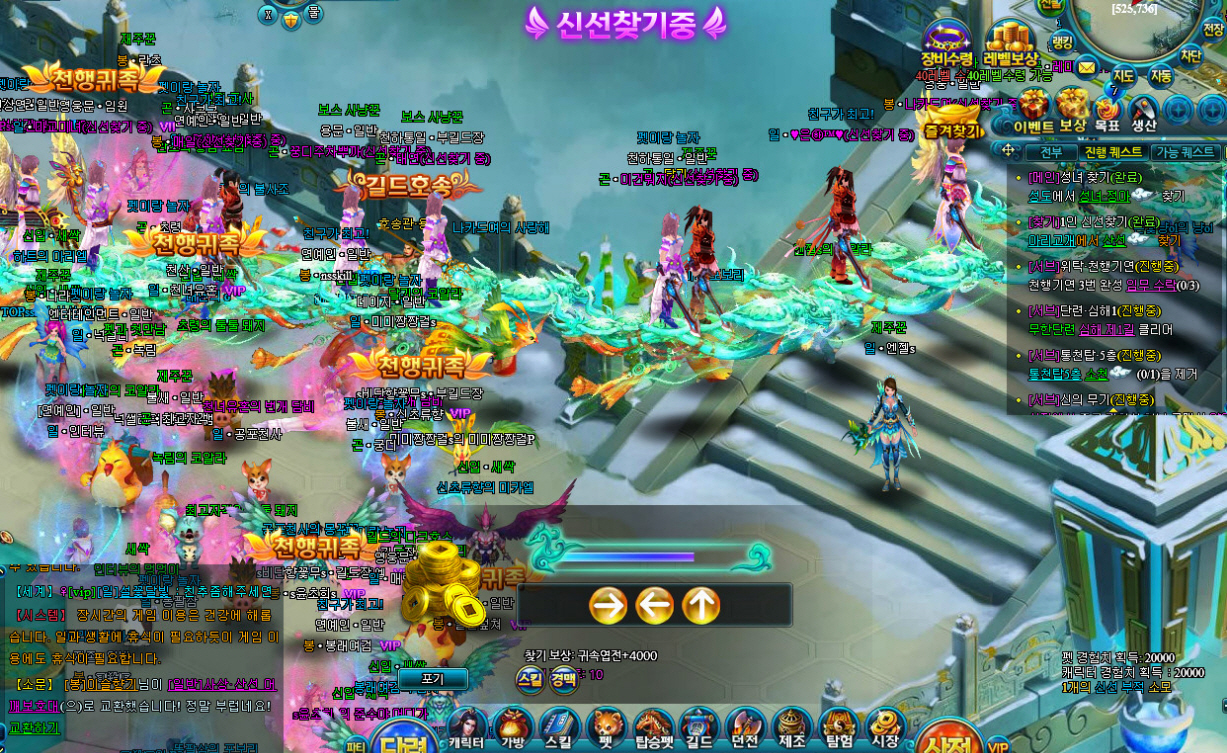The height and width of the screenshot is (753, 1227).
Task: Open the 시장 market icon
Action: click(884, 728)
